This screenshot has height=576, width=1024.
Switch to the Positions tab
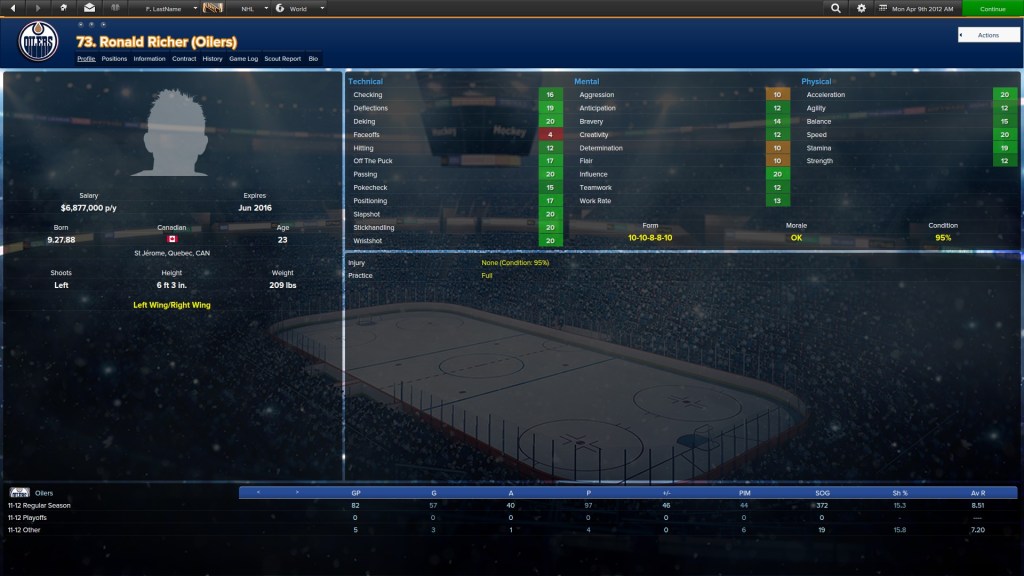click(115, 59)
